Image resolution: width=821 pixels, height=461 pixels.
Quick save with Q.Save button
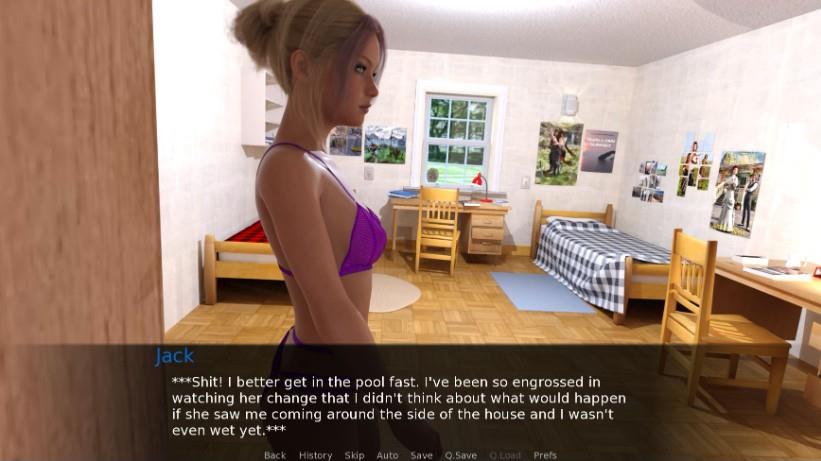click(x=461, y=455)
